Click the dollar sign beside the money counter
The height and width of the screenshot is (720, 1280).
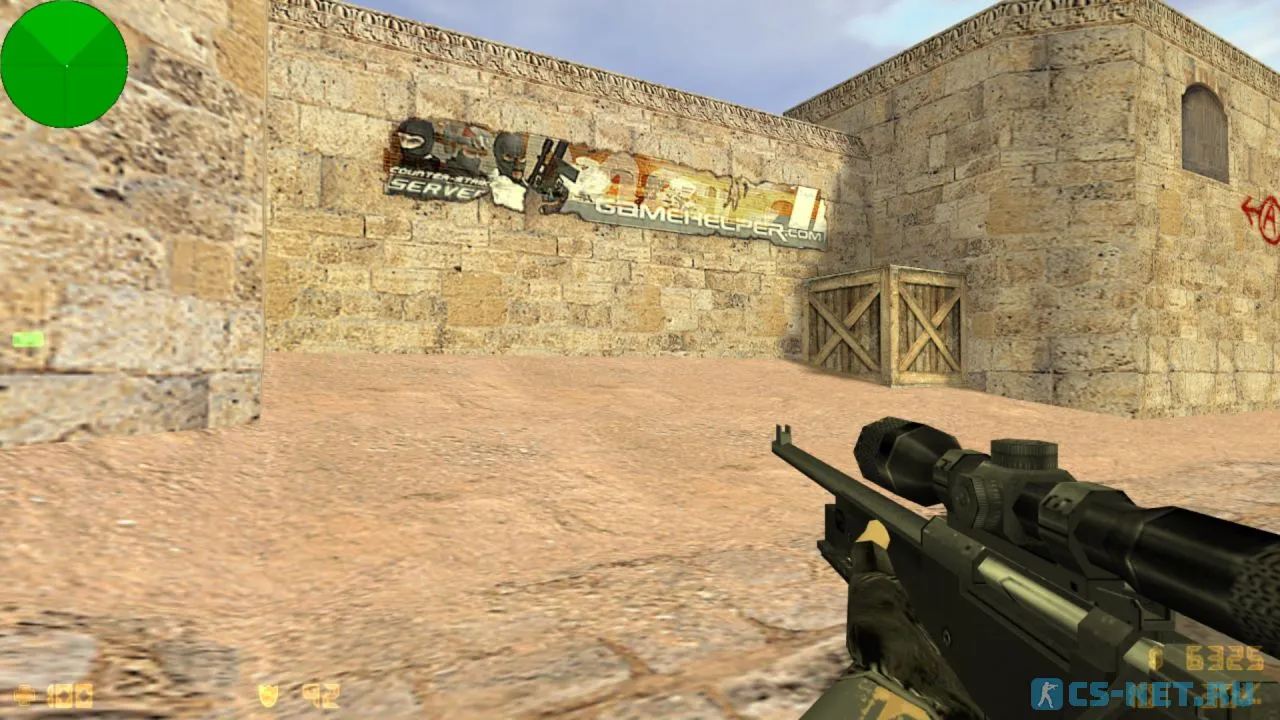click(x=1157, y=658)
